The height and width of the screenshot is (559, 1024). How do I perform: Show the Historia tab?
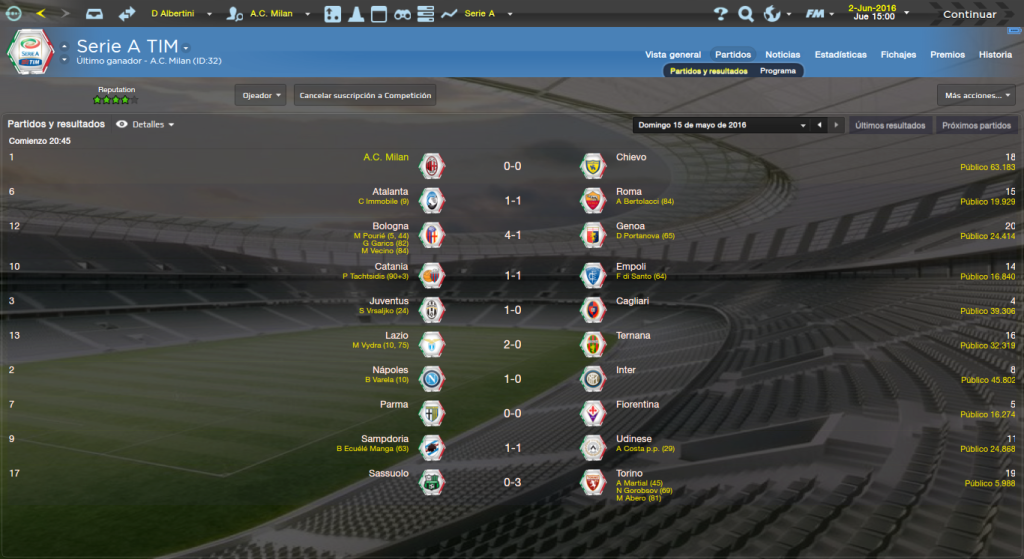click(x=995, y=55)
